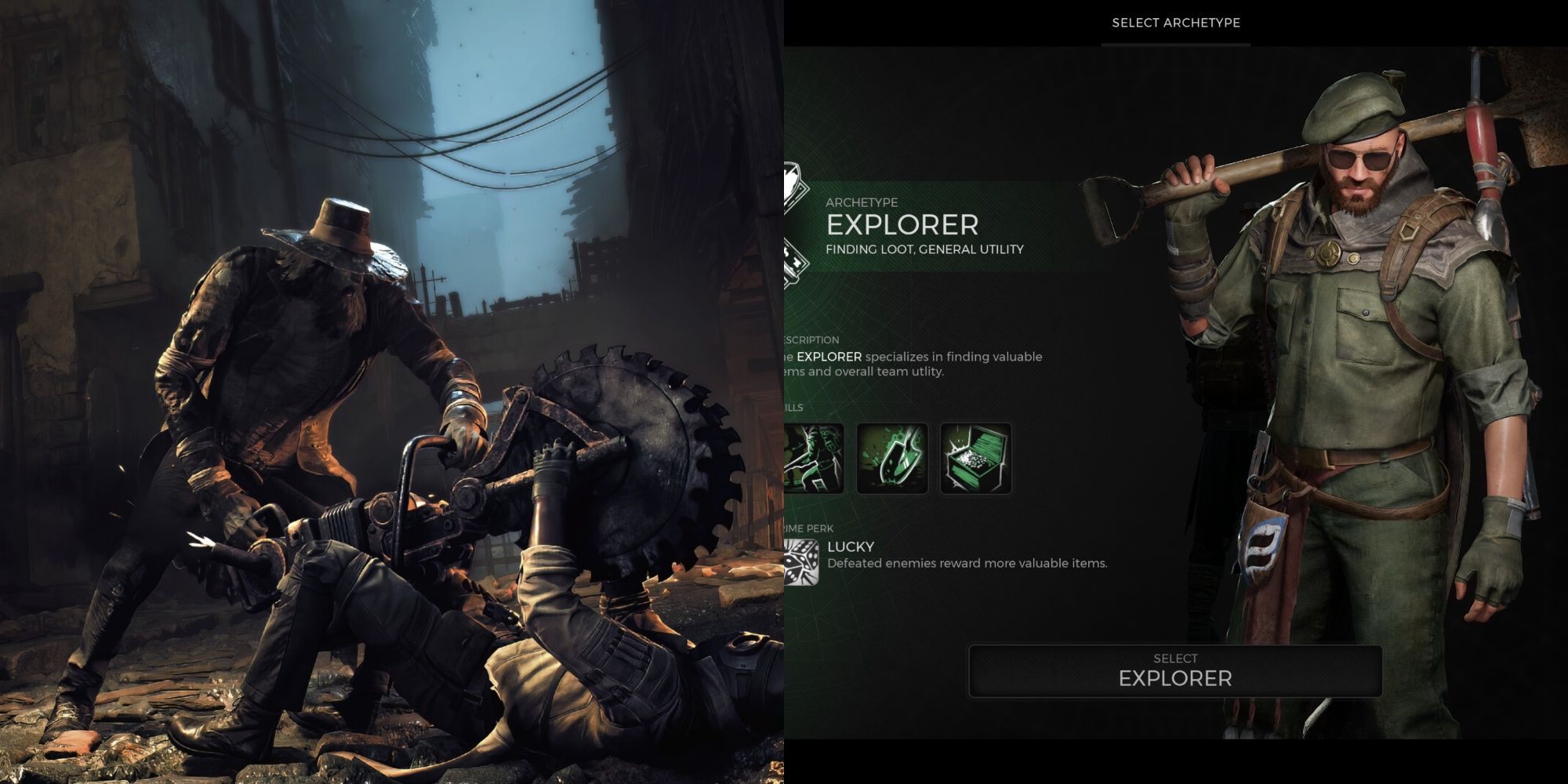
Task: Click the EXPLORER title text
Action: [902, 227]
